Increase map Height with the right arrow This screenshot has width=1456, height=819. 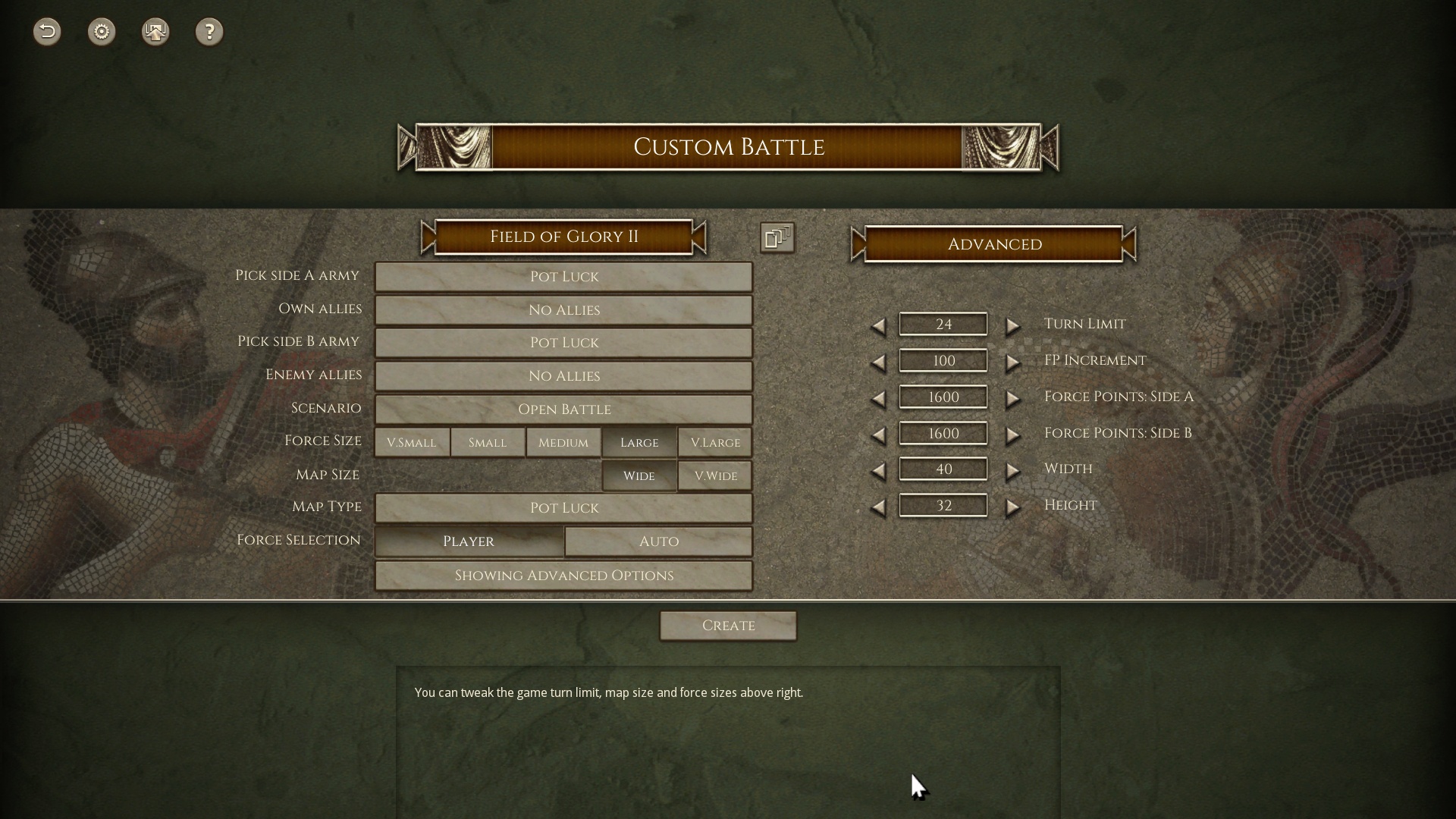click(x=1014, y=507)
